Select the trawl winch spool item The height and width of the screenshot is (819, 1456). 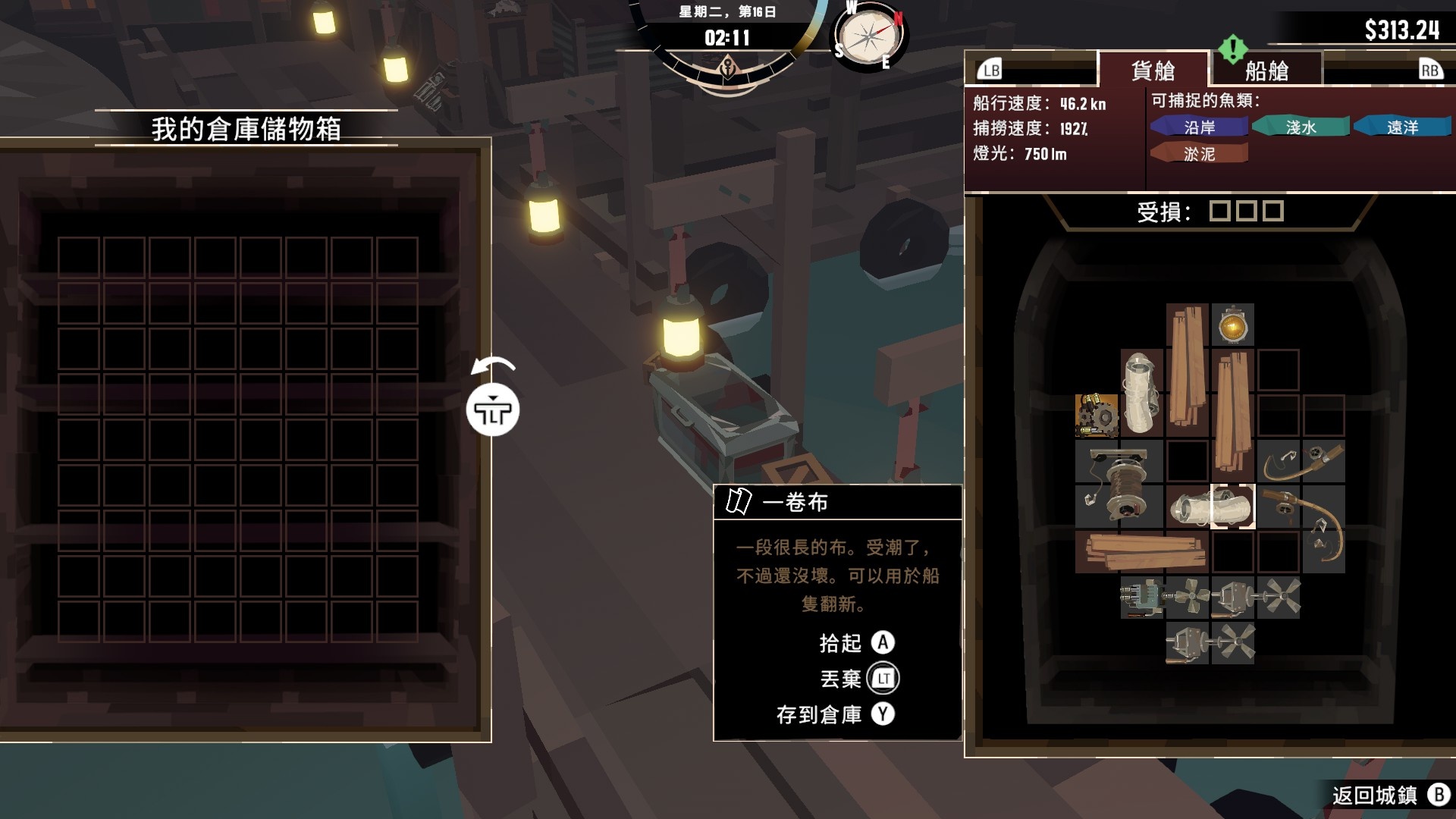pos(1119,484)
